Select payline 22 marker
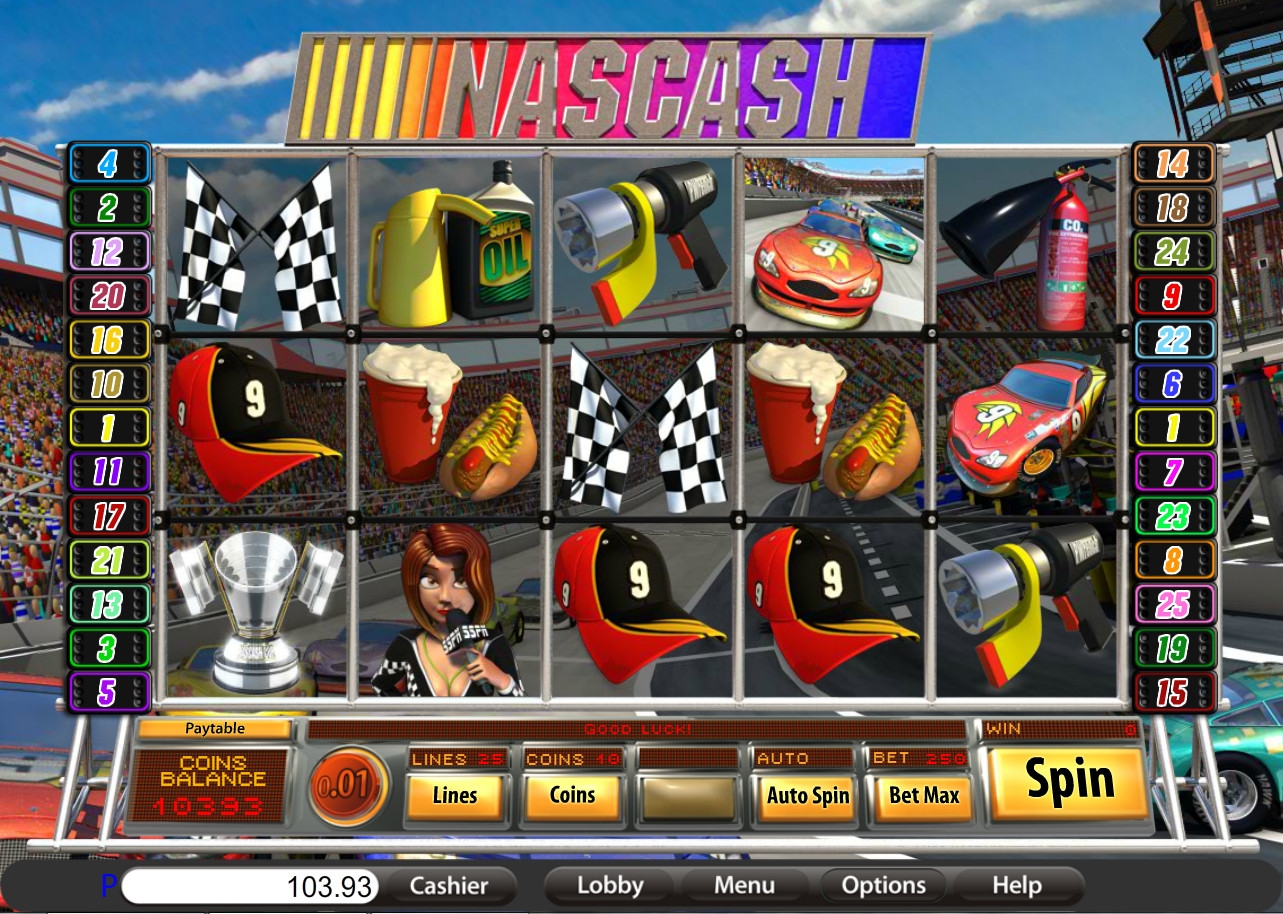Viewport: 1283px width, 914px height. (1172, 339)
